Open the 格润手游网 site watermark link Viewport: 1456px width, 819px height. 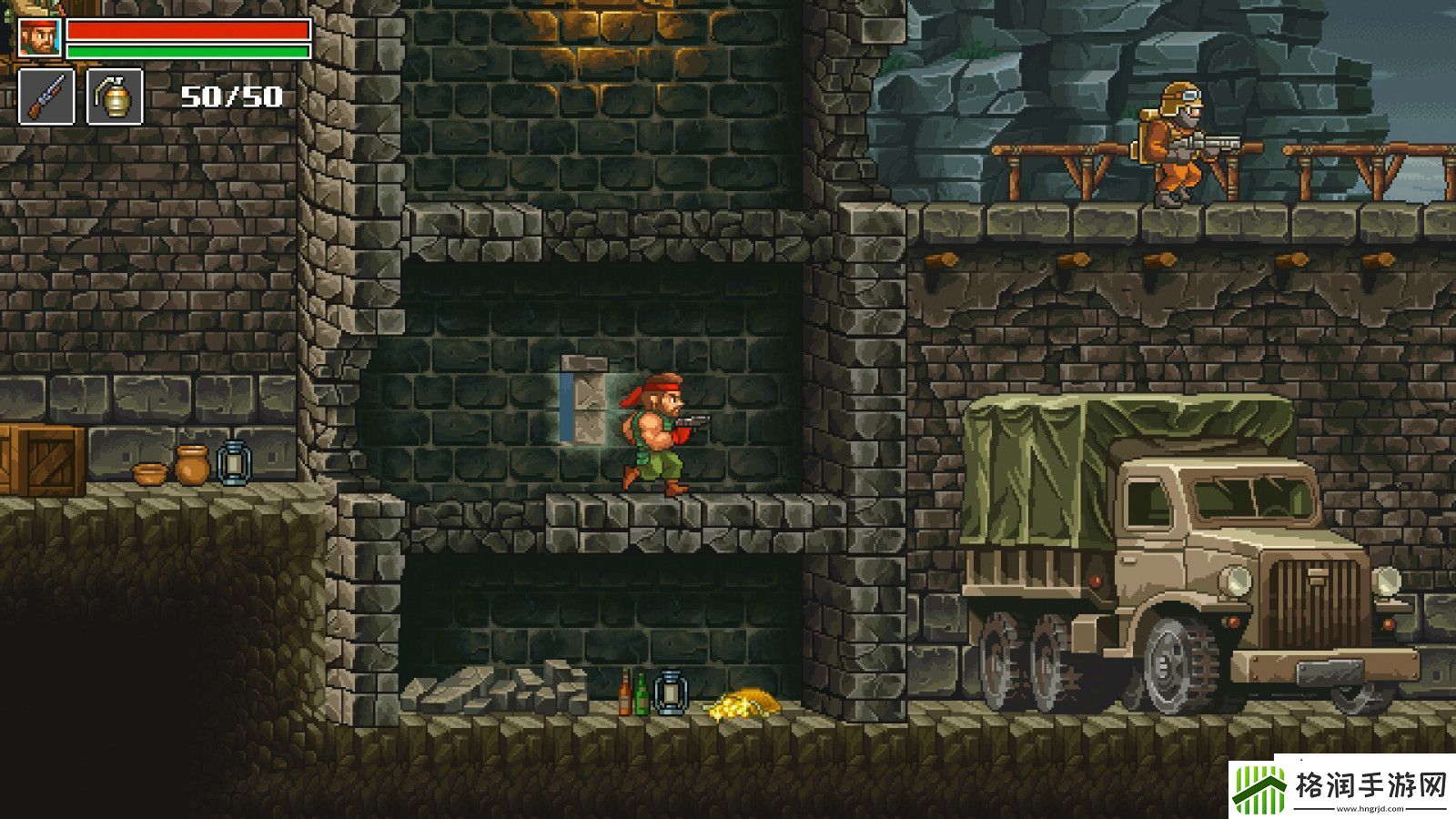tap(1341, 786)
